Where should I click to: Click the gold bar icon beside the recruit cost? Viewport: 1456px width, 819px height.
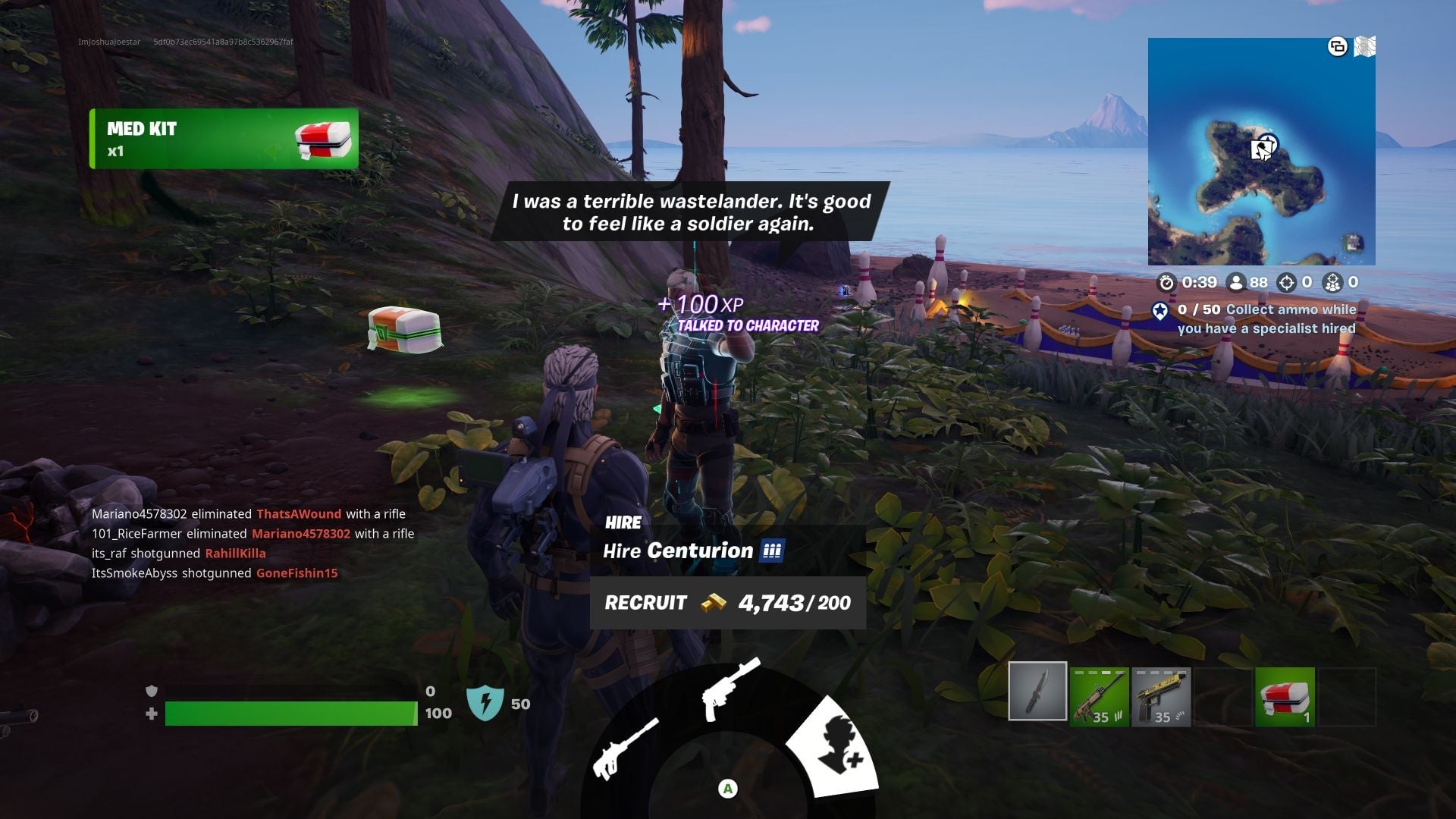[x=712, y=604]
